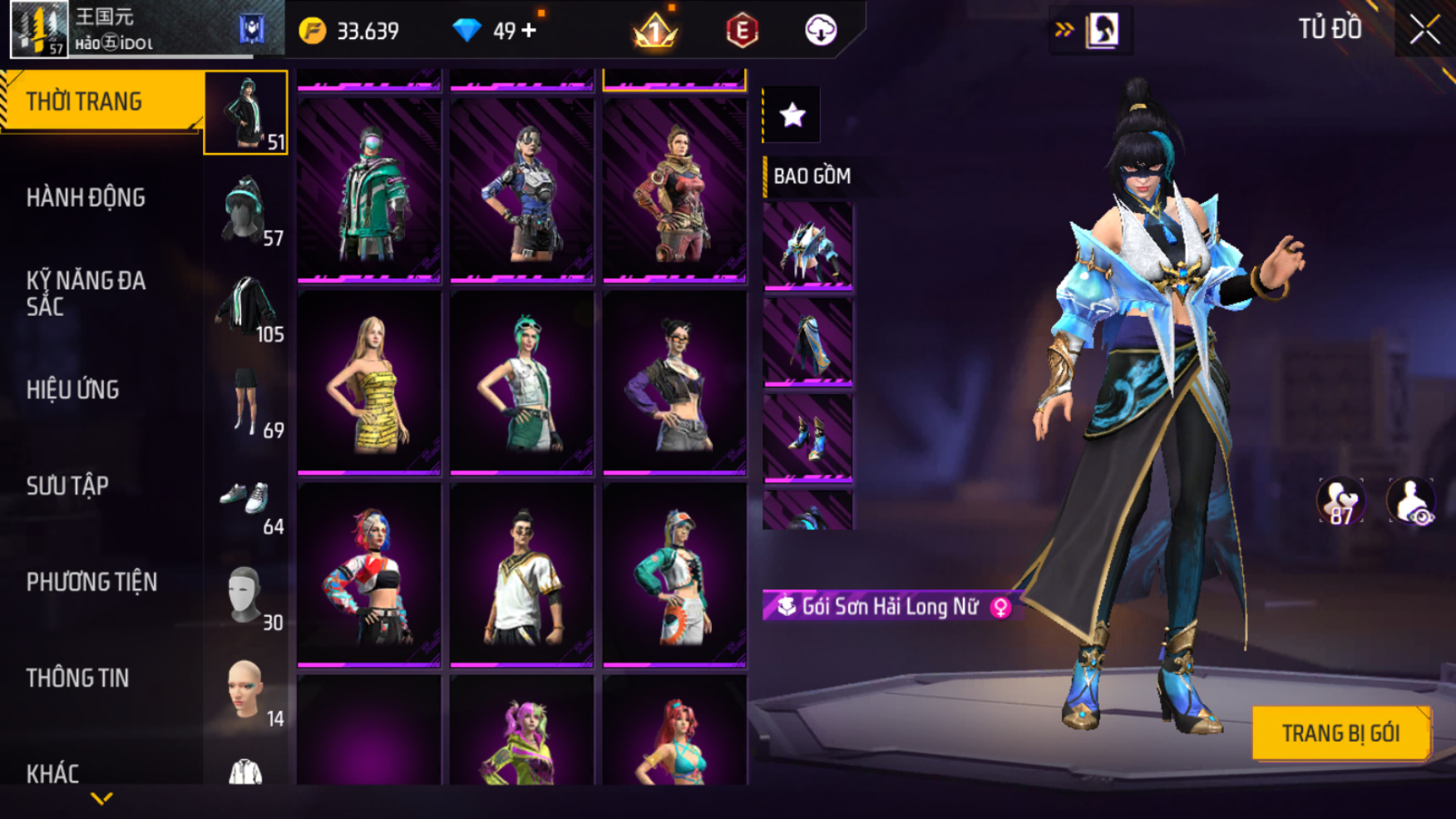Screen dimensions: 1456x819
Task: Switch to Kỹ Năng Đa Sắc tab
Action: 86,294
